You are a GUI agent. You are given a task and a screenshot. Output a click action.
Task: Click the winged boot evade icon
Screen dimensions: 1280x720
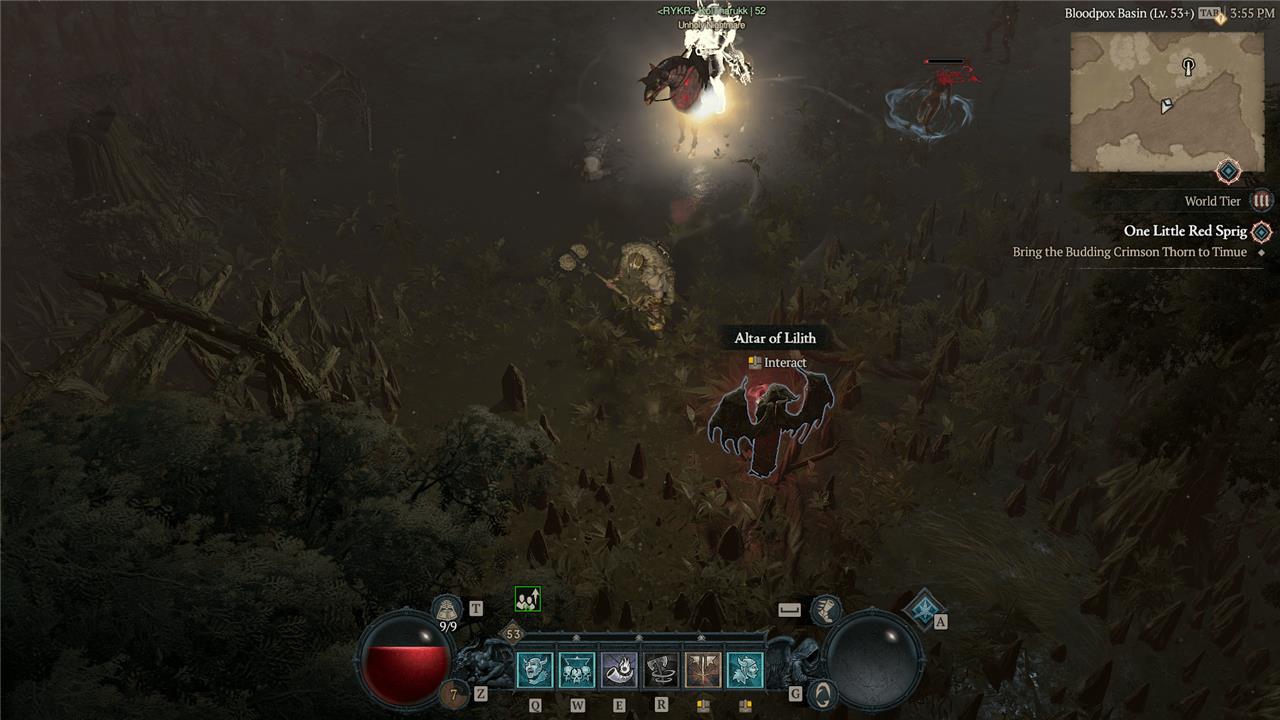[826, 608]
